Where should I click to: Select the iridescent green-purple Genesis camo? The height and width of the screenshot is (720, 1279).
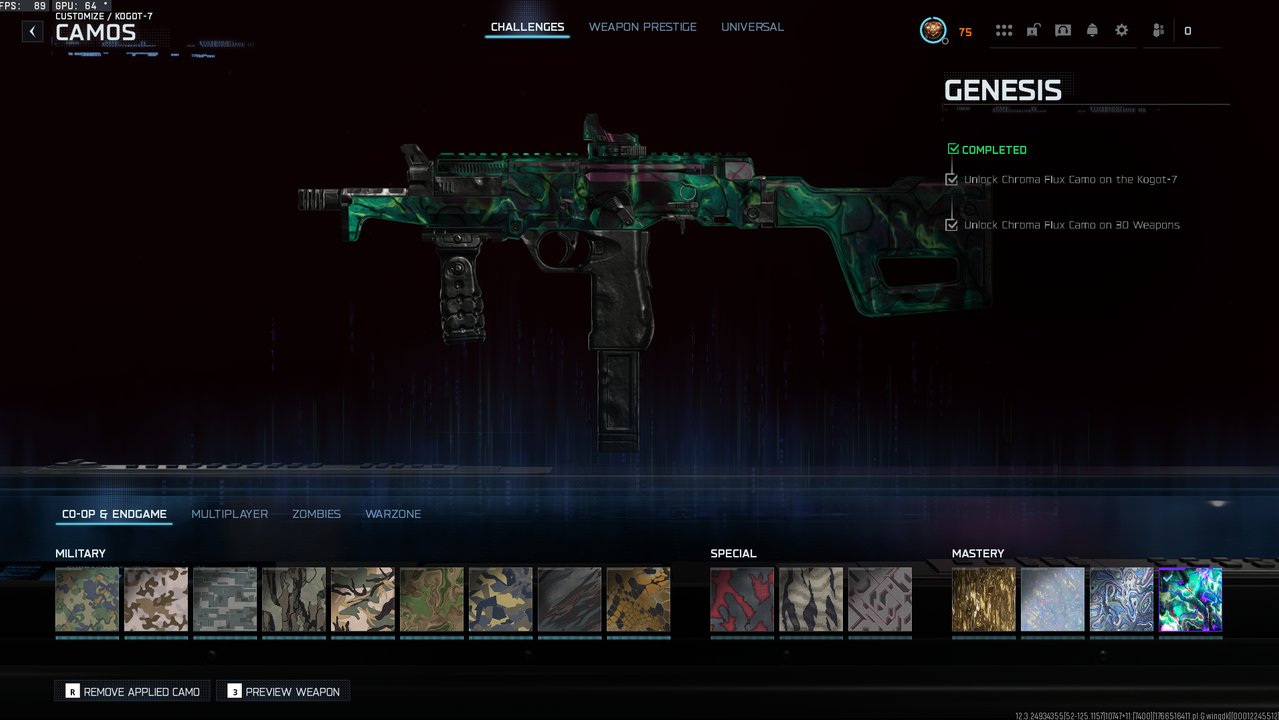[1190, 600]
